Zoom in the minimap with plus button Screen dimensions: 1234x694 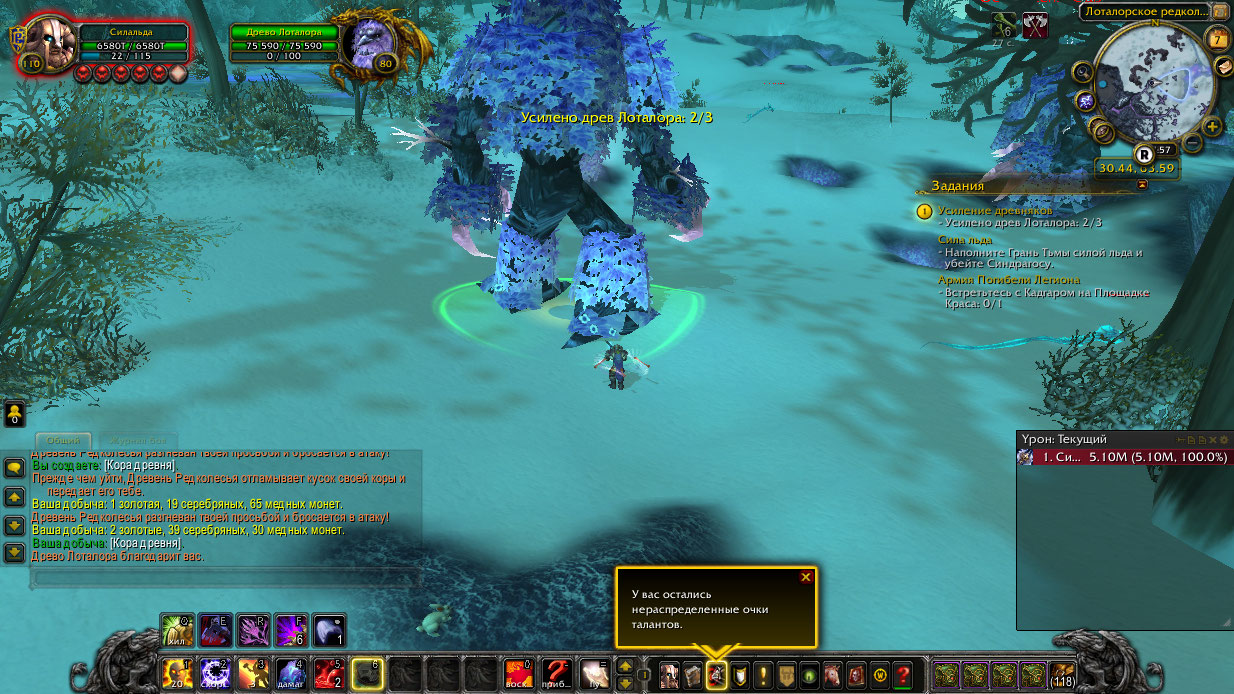1212,127
